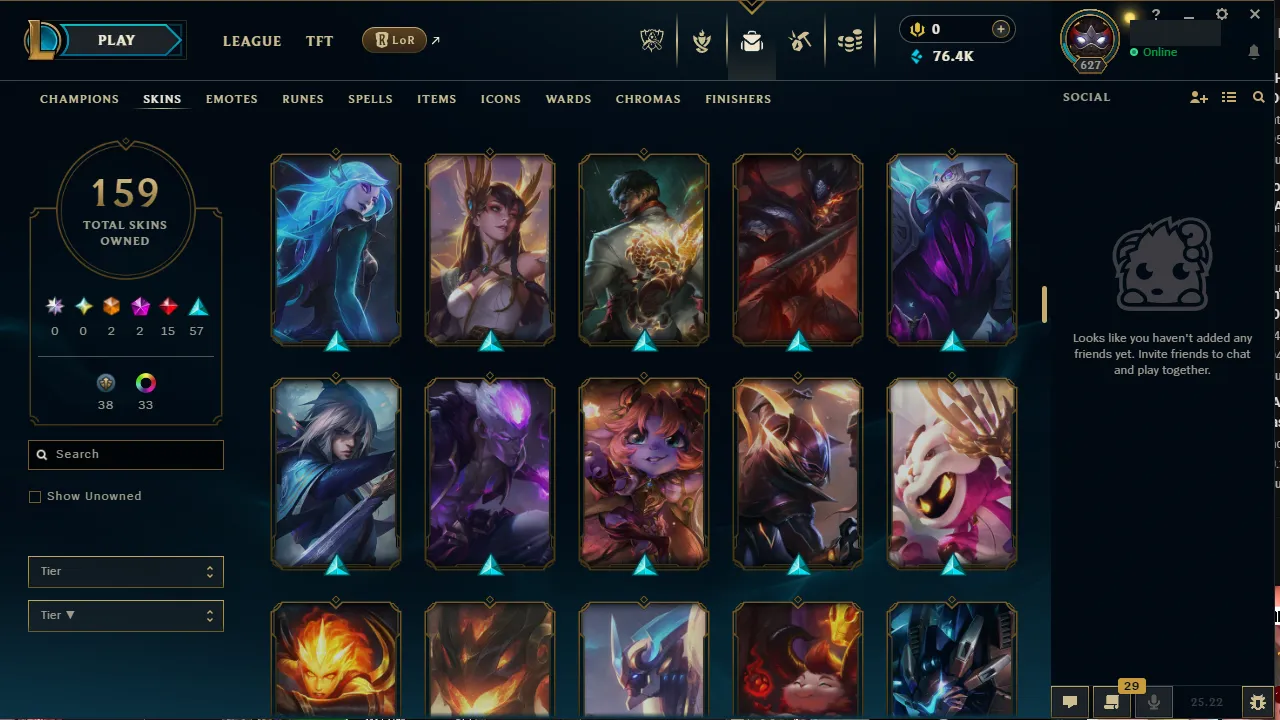Click the add friend icon in Social panel
Image resolution: width=1280 pixels, height=720 pixels.
[1199, 97]
